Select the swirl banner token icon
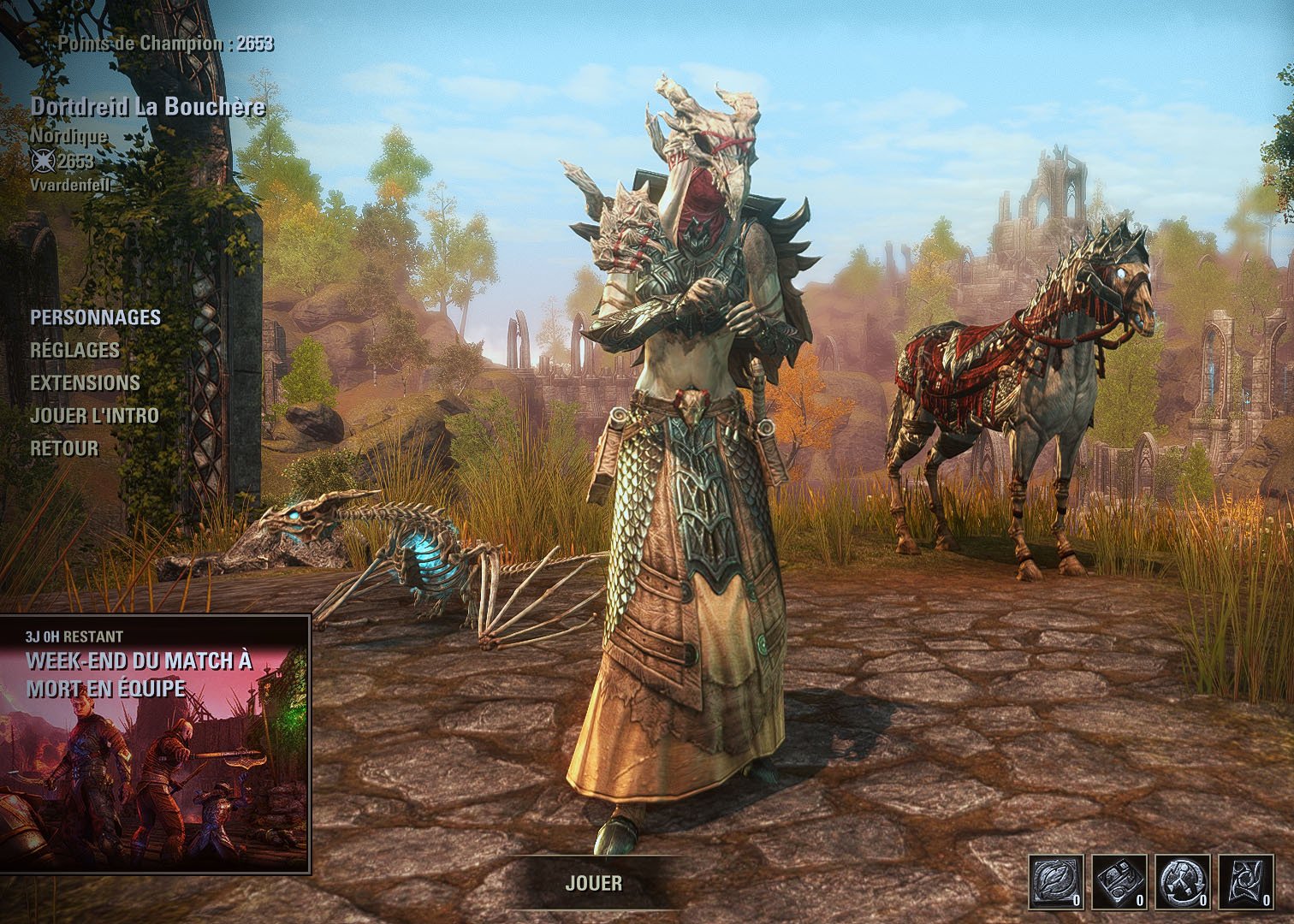 pyautogui.click(x=1245, y=881)
